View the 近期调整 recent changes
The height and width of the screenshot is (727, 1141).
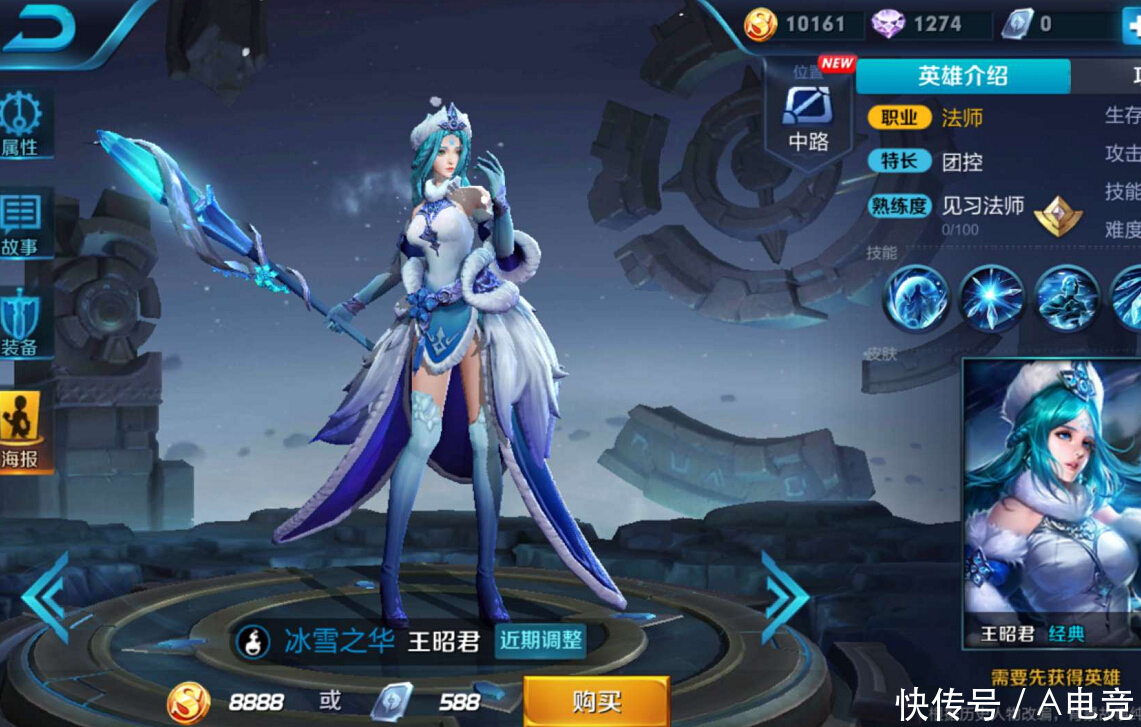(x=540, y=640)
